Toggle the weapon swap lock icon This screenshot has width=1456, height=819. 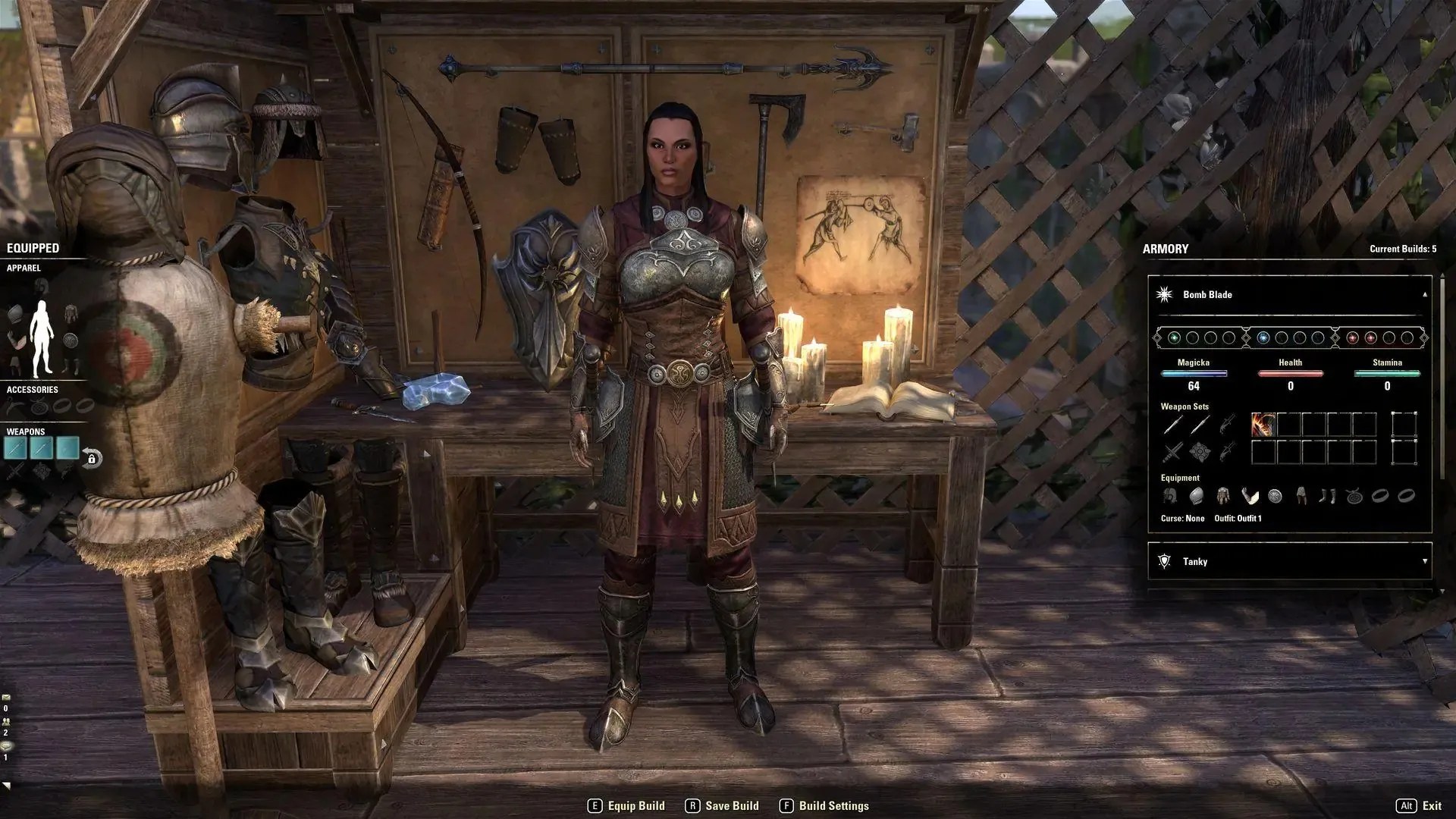[x=92, y=459]
